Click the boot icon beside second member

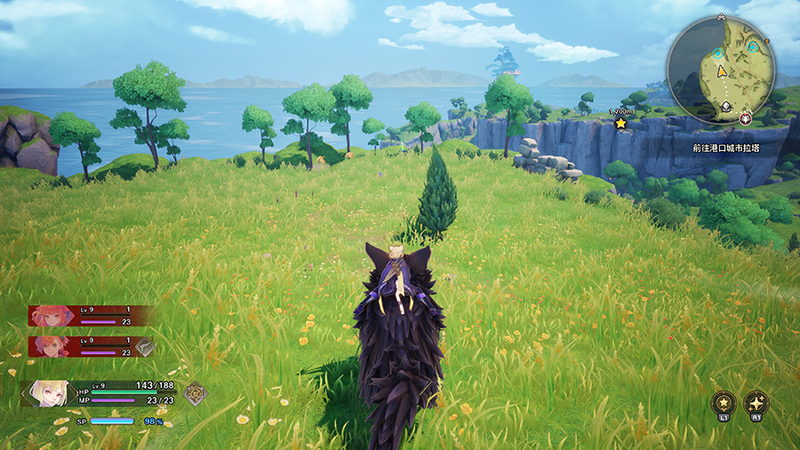(144, 347)
